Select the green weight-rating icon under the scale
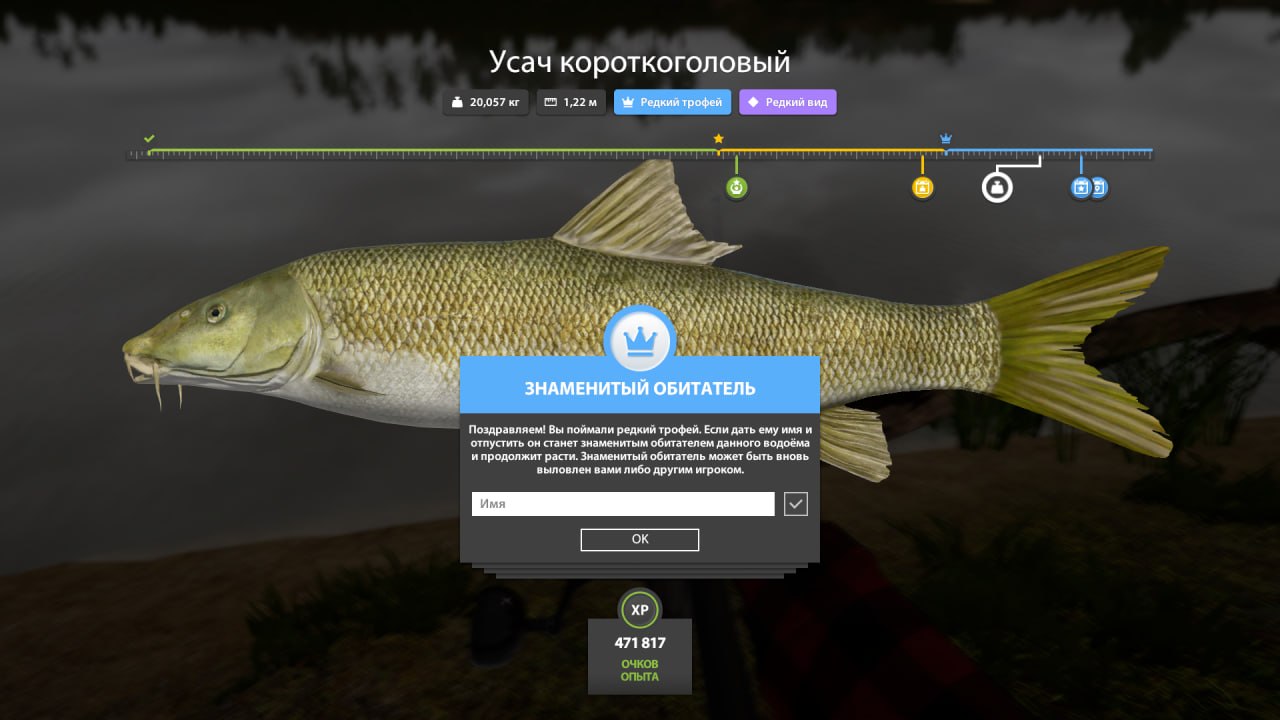This screenshot has width=1280, height=720. click(x=736, y=187)
